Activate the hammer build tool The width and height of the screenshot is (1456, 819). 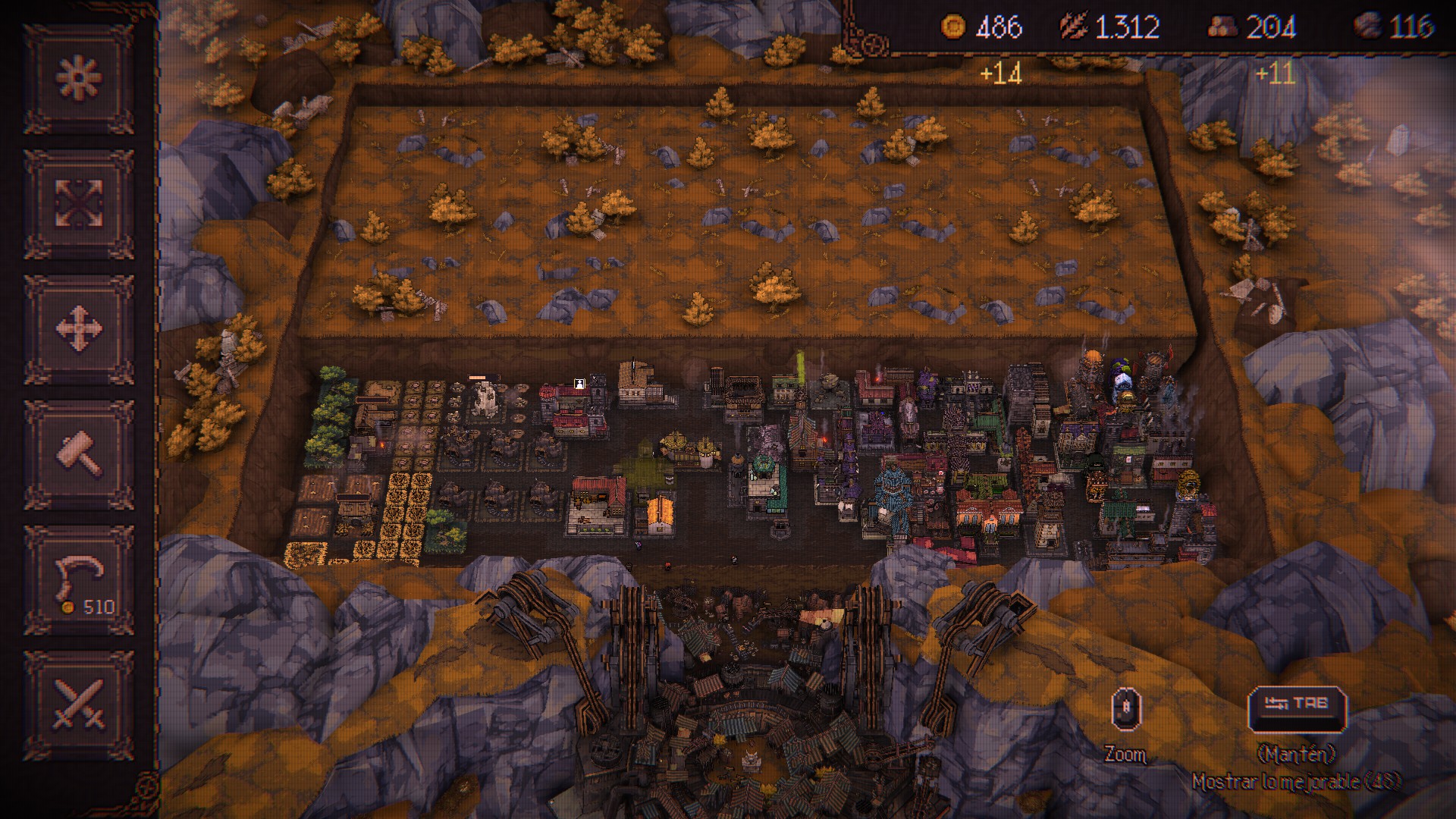click(80, 454)
